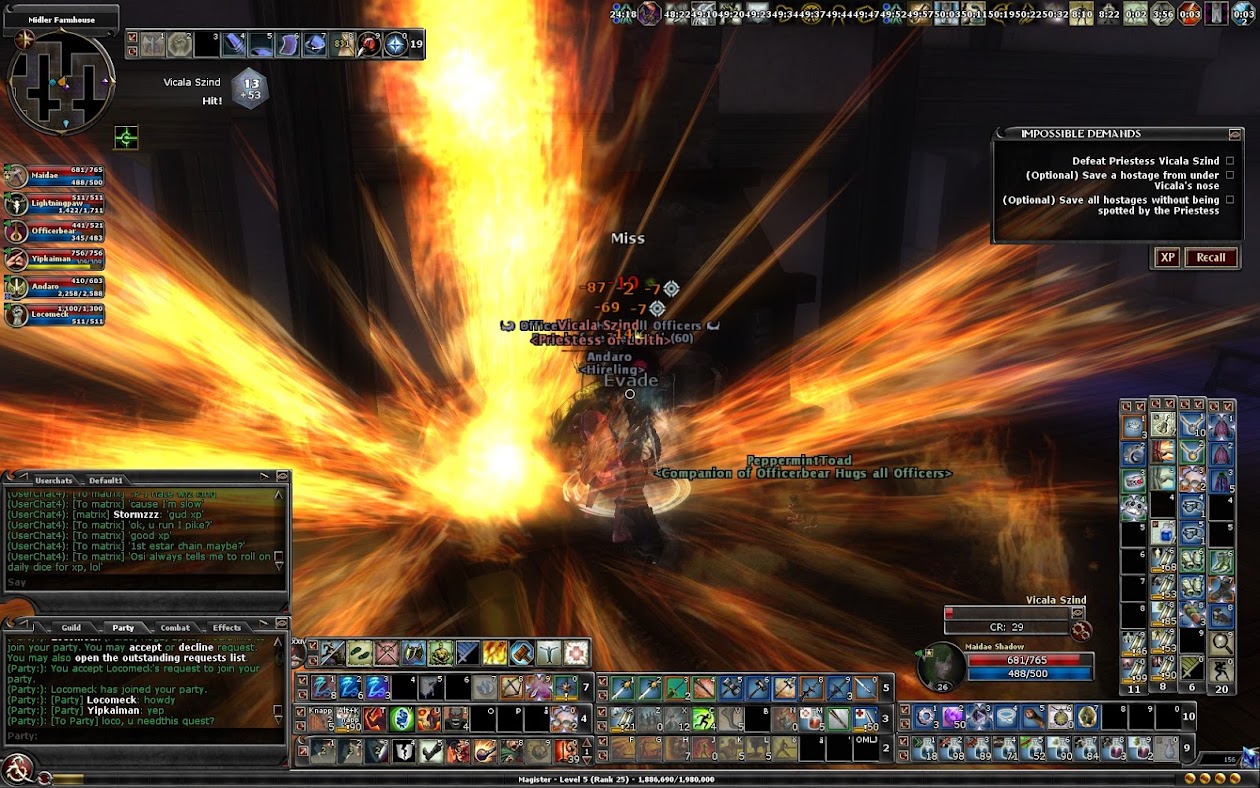Use the magnifying glass search icon
Viewport: 1260px width, 788px height.
(x=1221, y=643)
